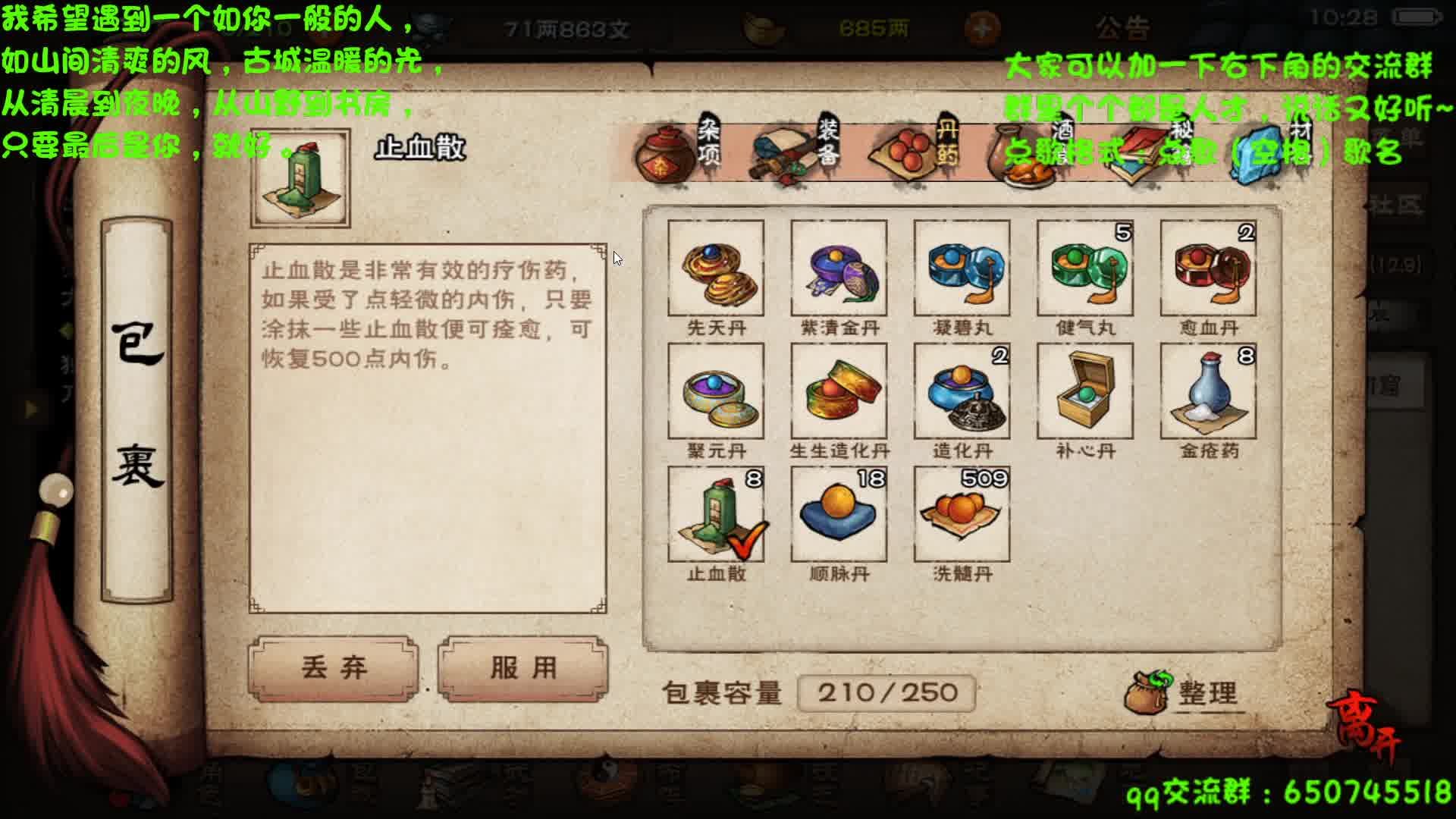Select the 健气丸 item

tap(1084, 269)
